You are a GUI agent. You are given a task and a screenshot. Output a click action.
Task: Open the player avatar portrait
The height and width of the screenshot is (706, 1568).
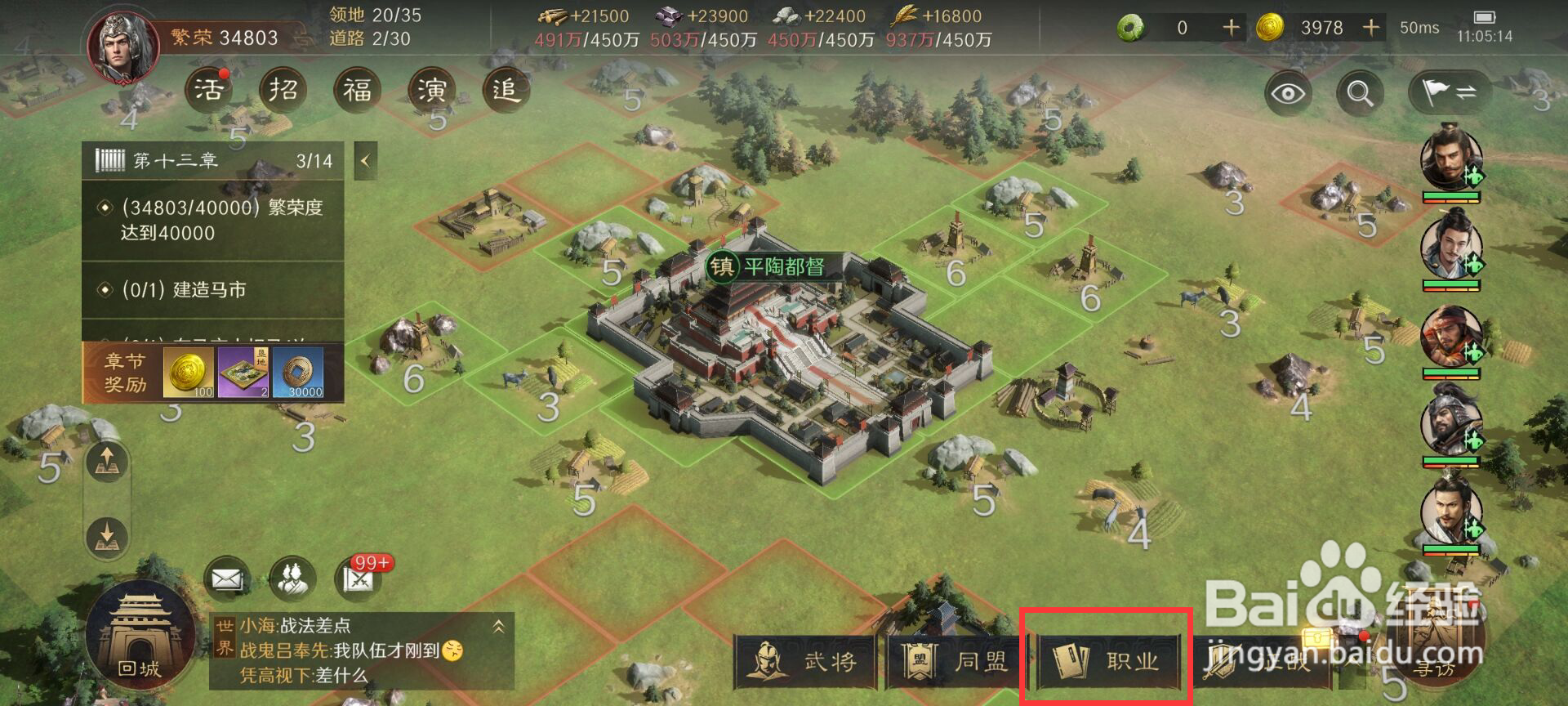coord(124,47)
